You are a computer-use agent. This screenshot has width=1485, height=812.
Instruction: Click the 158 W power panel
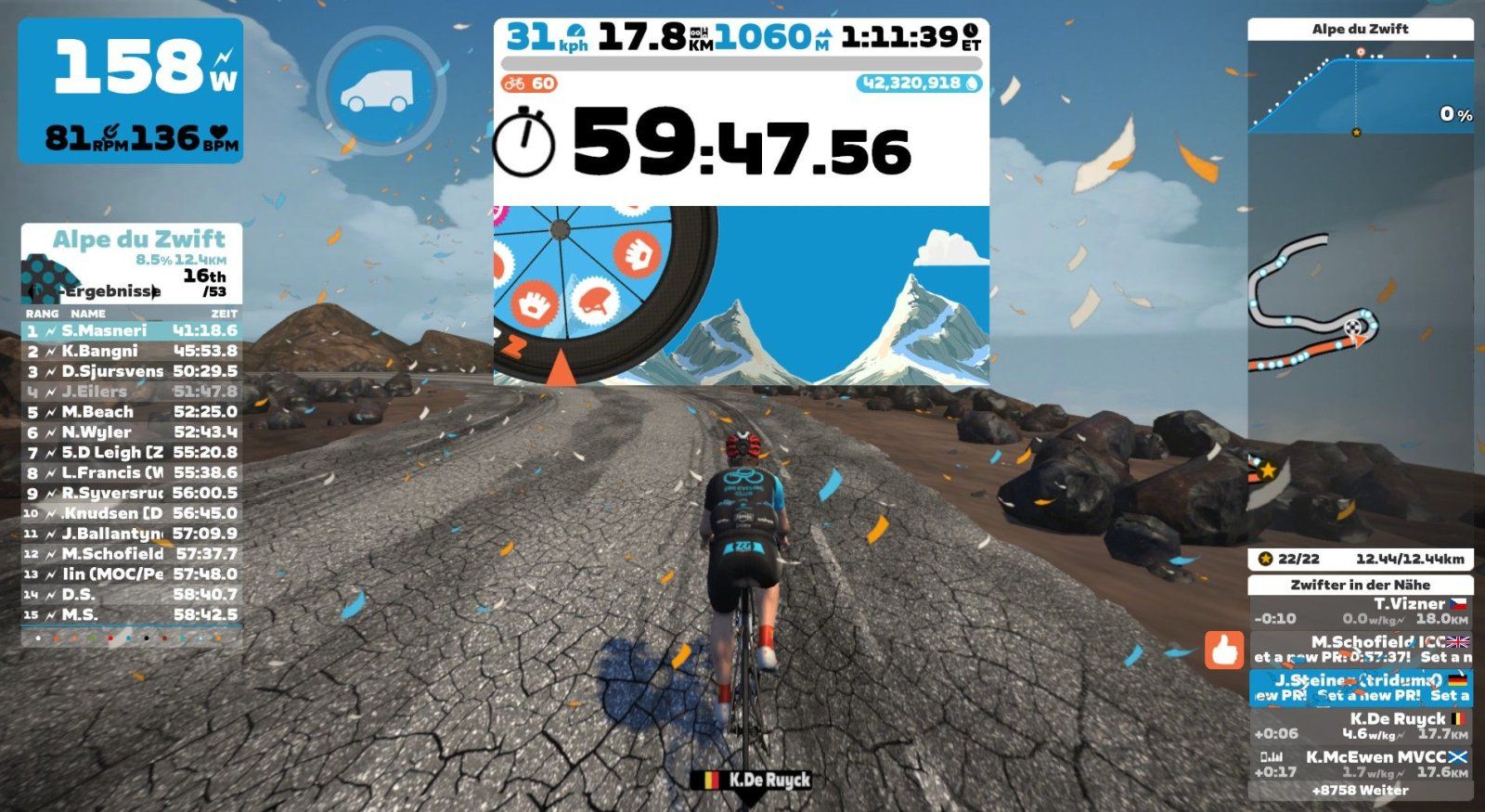(131, 91)
